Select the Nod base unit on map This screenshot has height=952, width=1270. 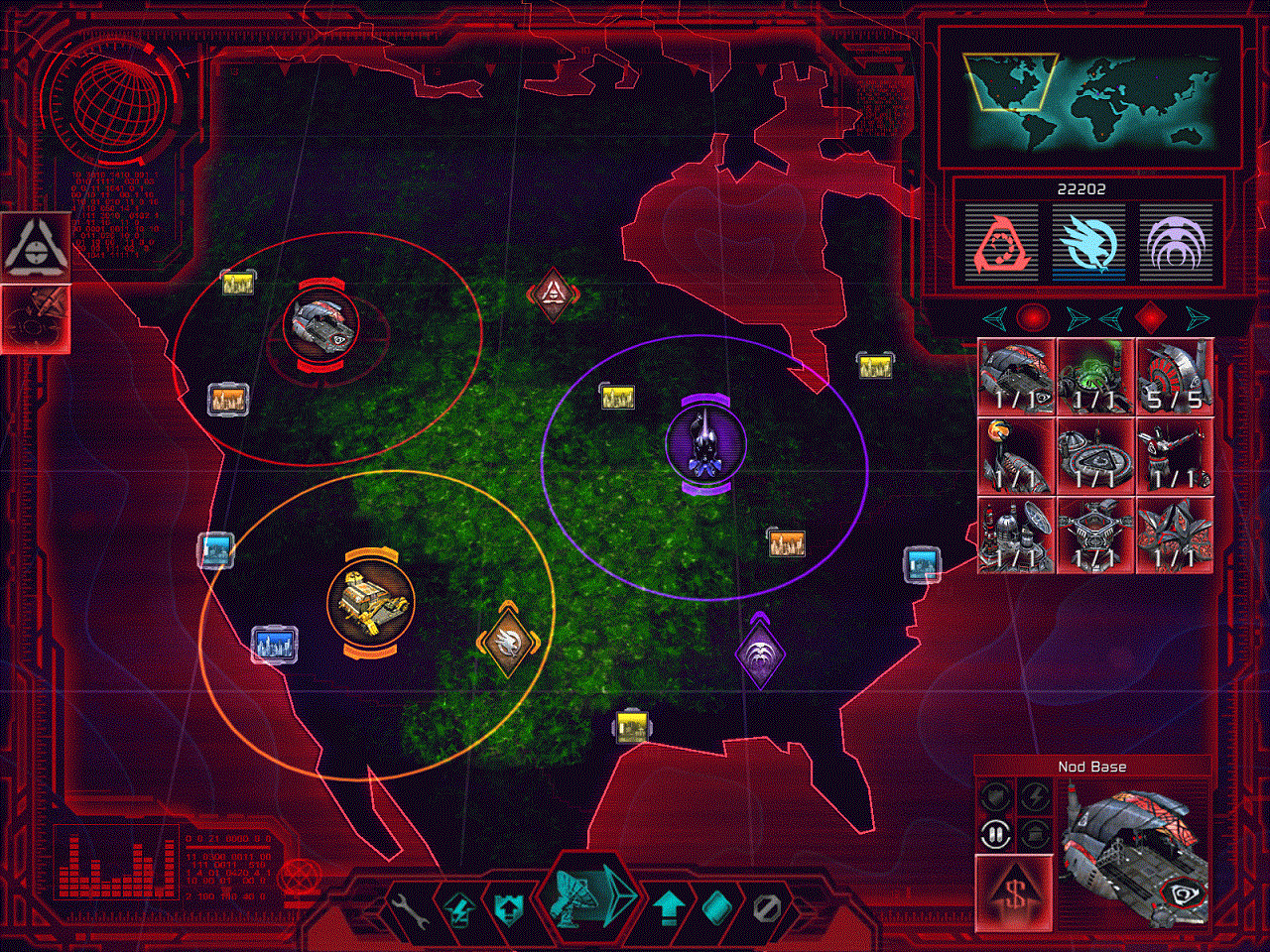[320, 323]
